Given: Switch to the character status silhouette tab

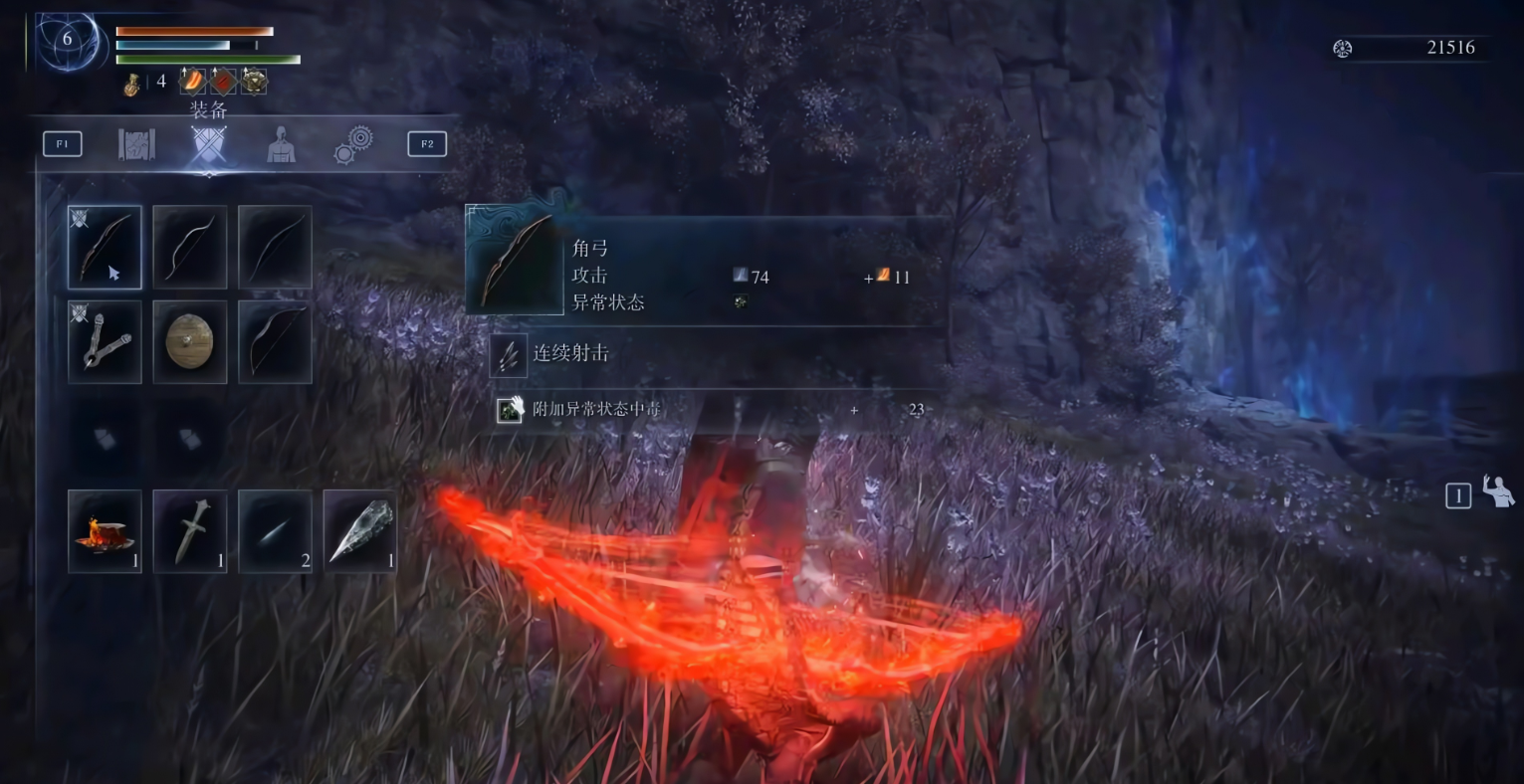Looking at the screenshot, I should tap(281, 145).
